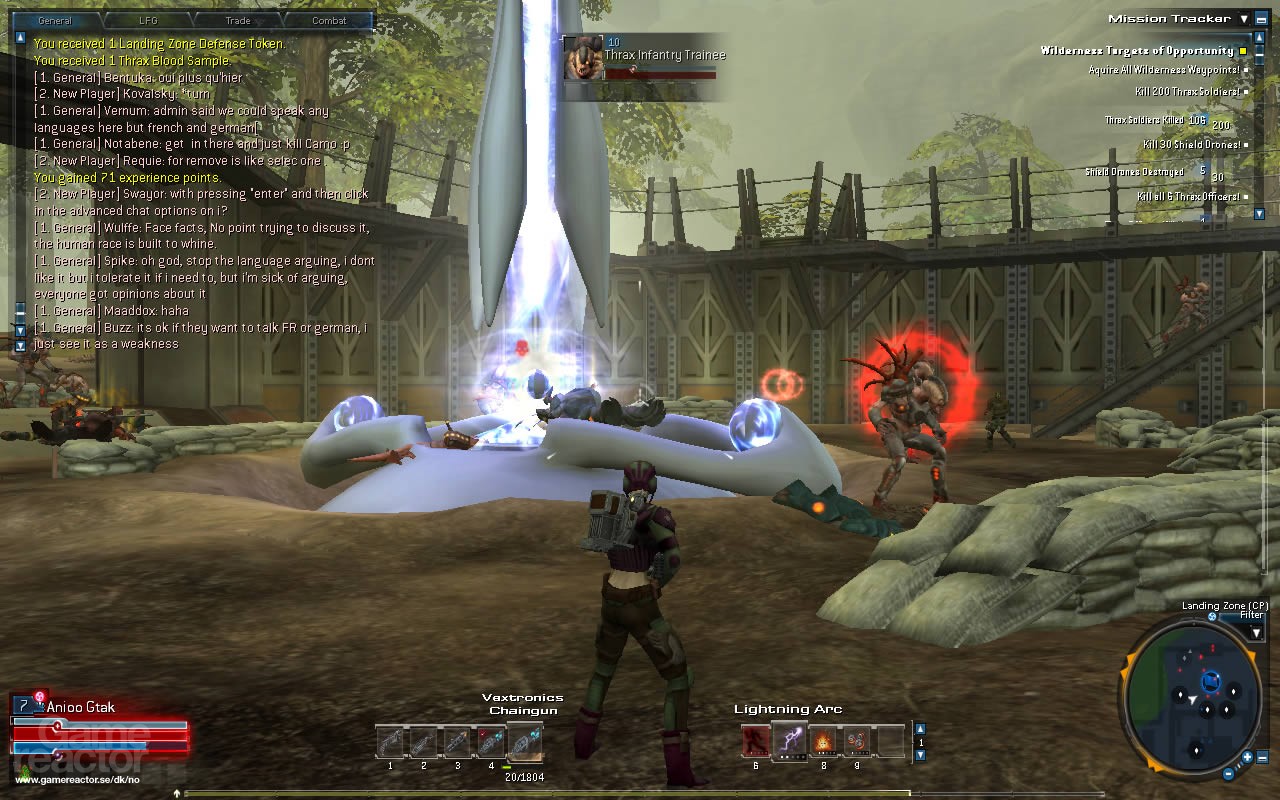The height and width of the screenshot is (800, 1280).
Task: Select the Wilderness Targets of Opportunity mission
Action: [1137, 51]
